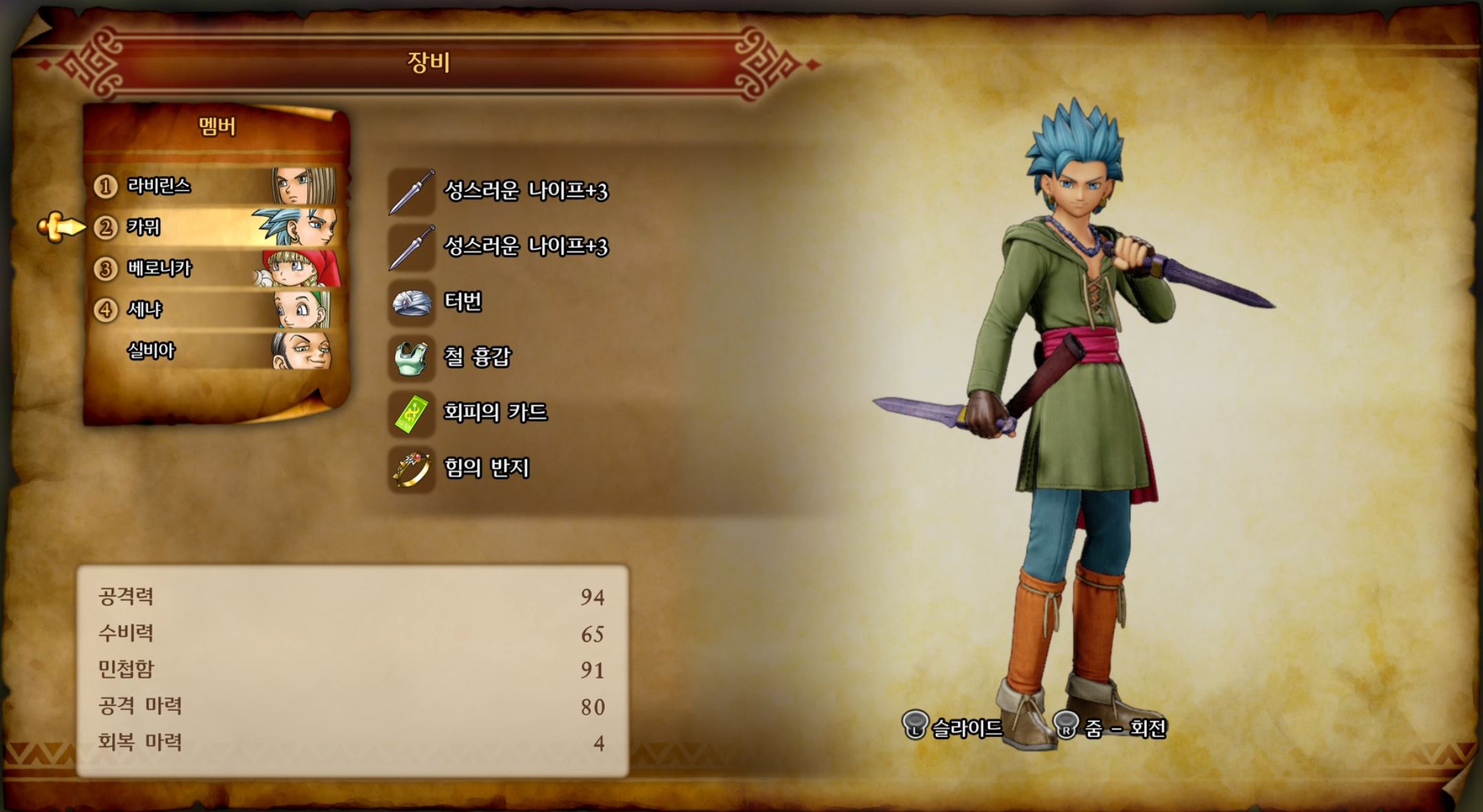Viewport: 1483px width, 812px height.
Task: Open the 터번 head equipment slot
Action: 462,302
